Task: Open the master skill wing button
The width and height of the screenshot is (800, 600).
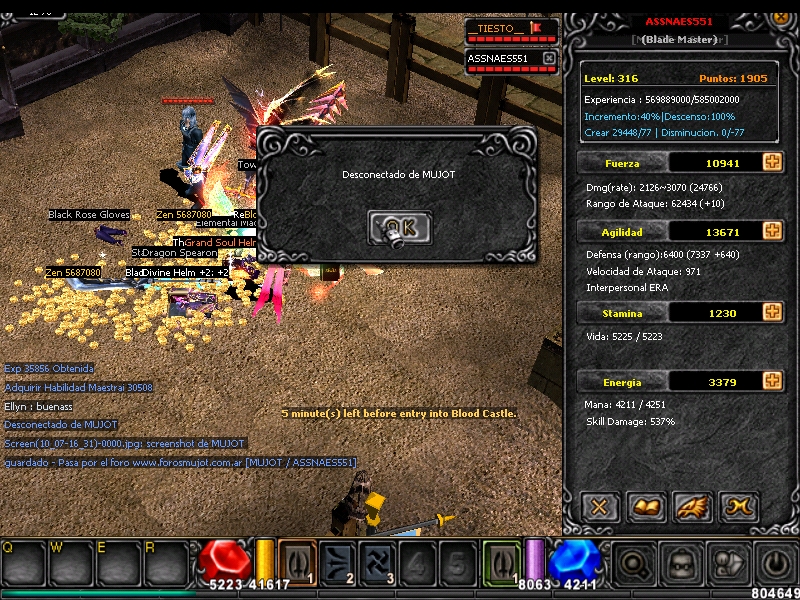Action: [x=692, y=507]
